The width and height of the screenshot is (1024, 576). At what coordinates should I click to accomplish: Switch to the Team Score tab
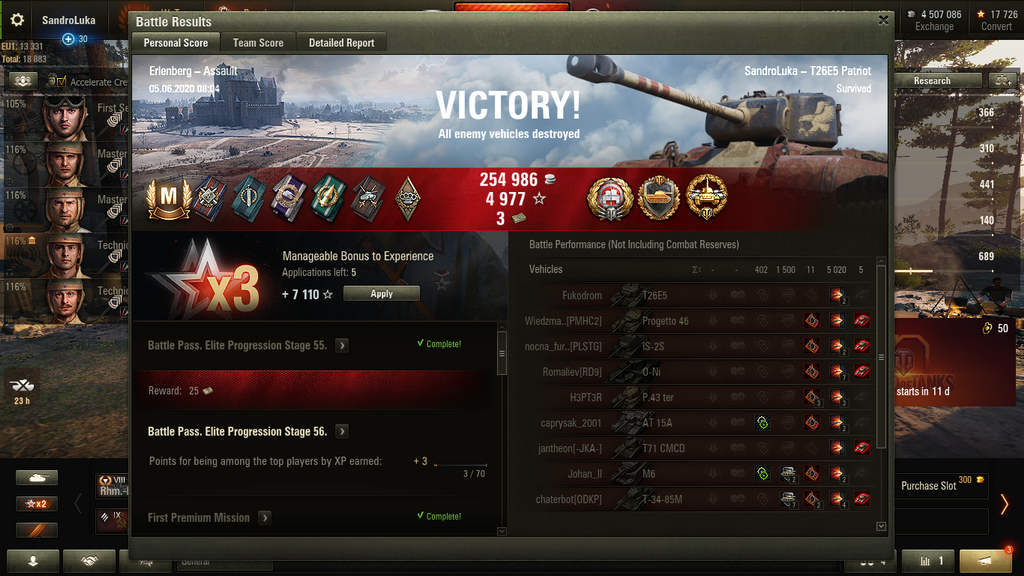258,43
